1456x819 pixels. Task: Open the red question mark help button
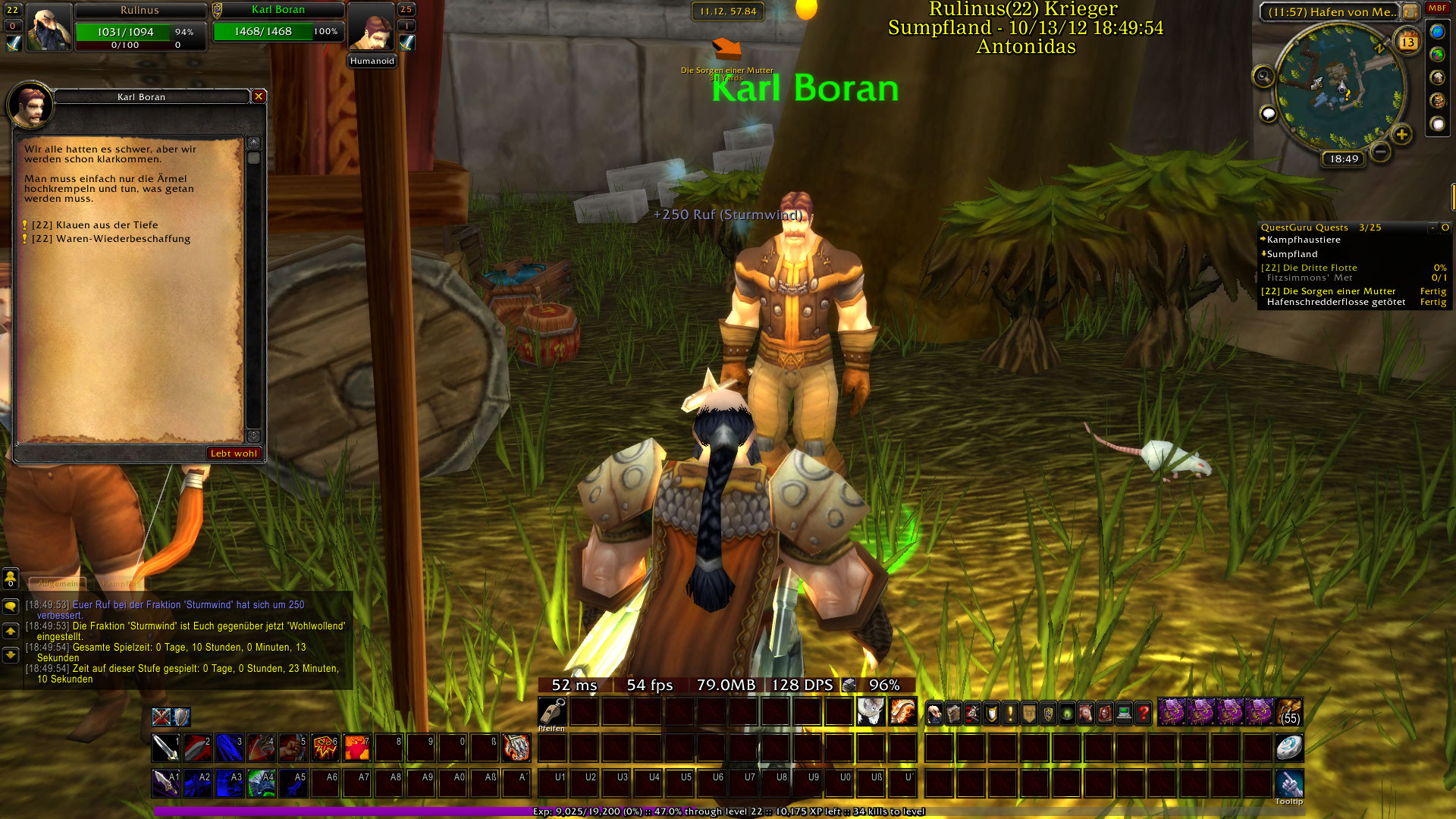1143,713
